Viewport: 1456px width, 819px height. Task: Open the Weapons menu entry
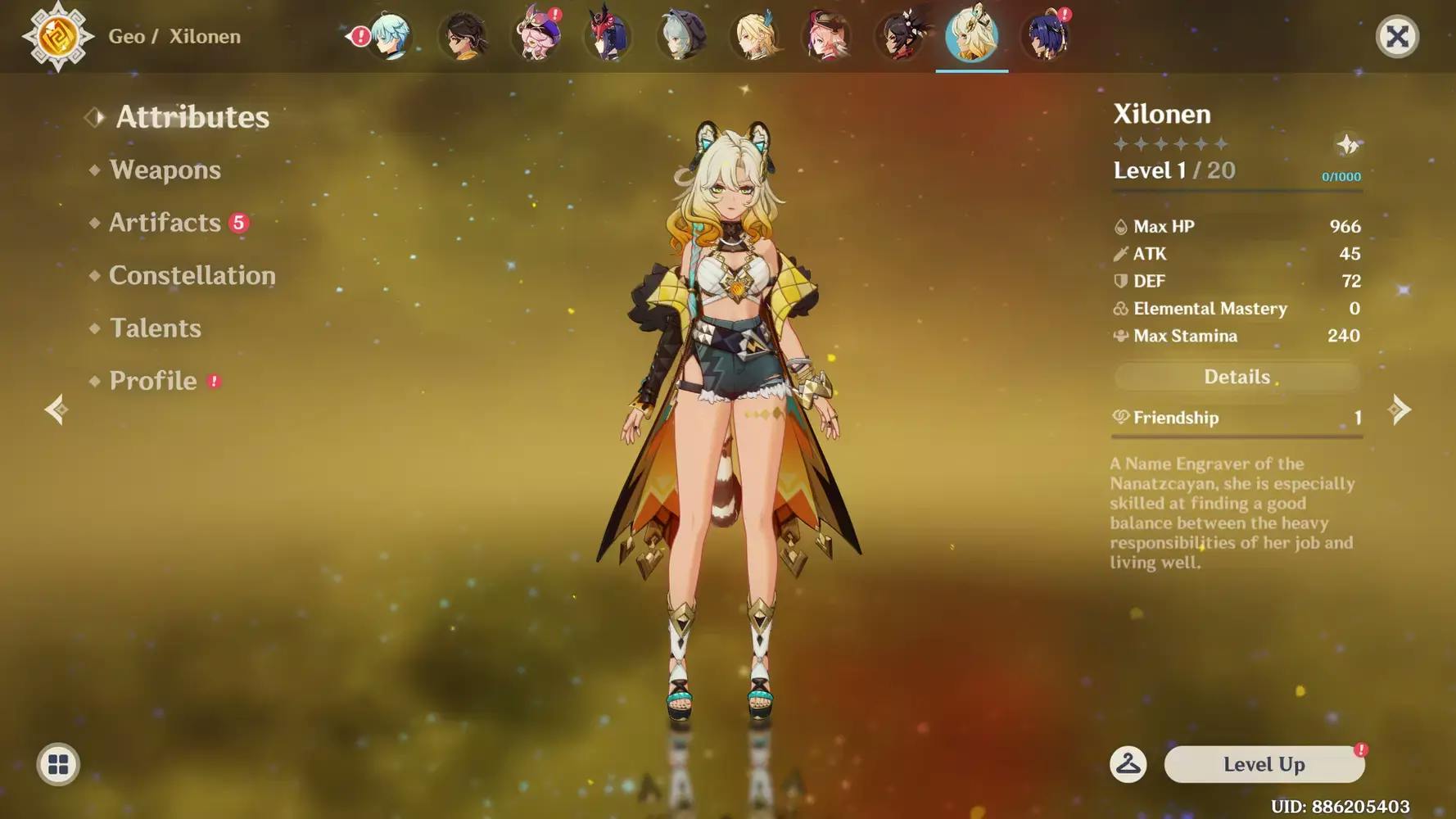165,170
